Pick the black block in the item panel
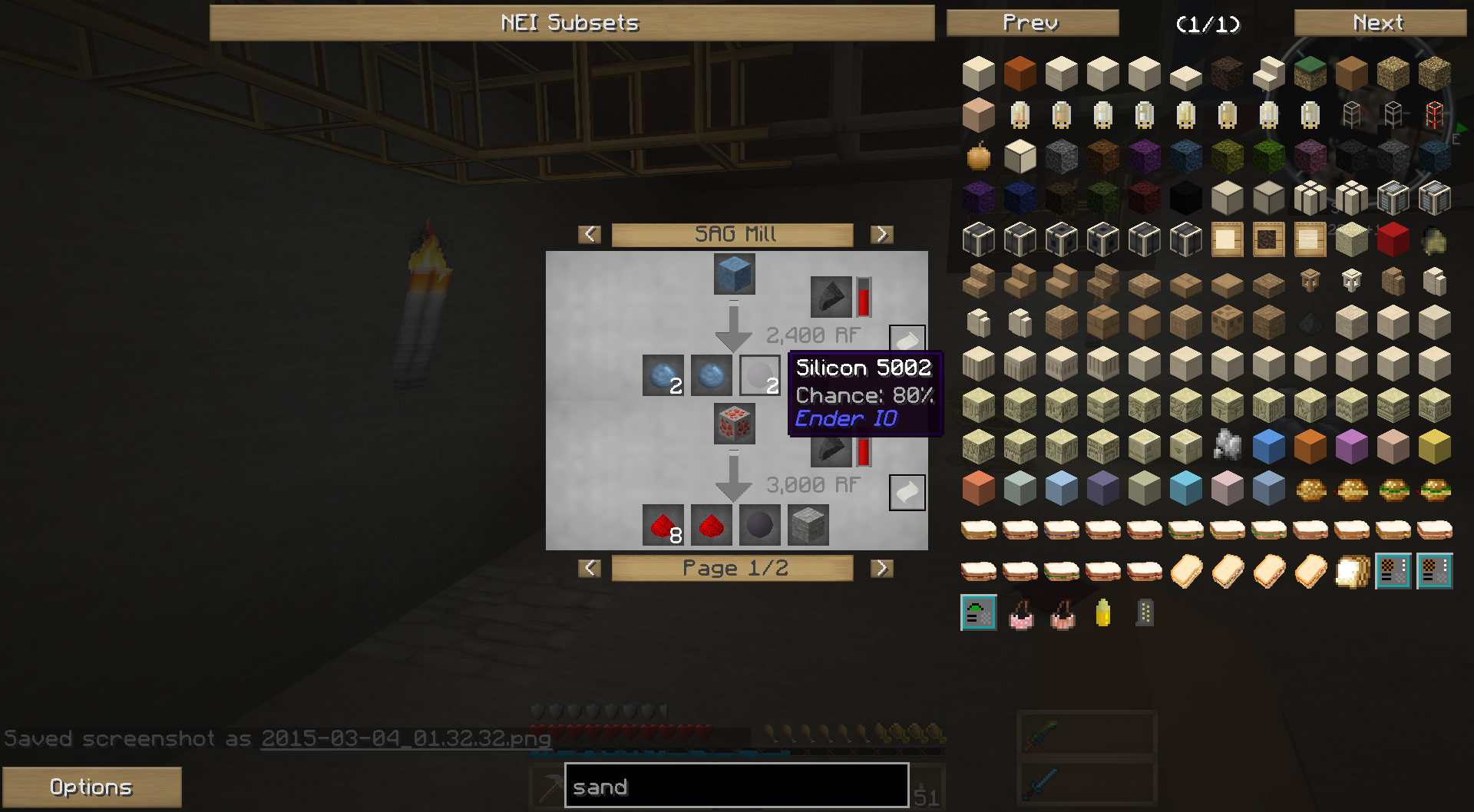 1185,198
